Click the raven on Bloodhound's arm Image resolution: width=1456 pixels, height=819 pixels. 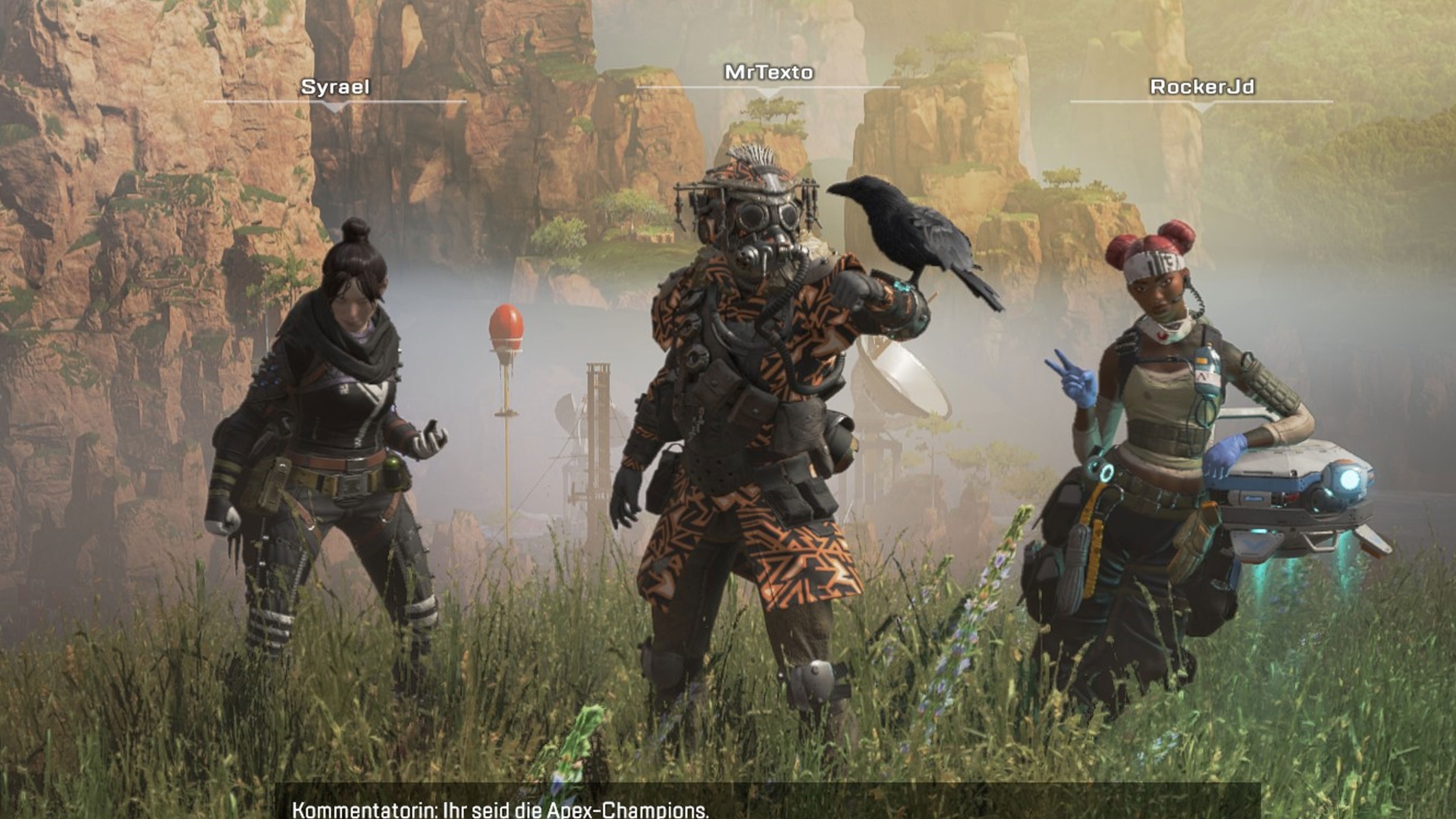point(910,227)
